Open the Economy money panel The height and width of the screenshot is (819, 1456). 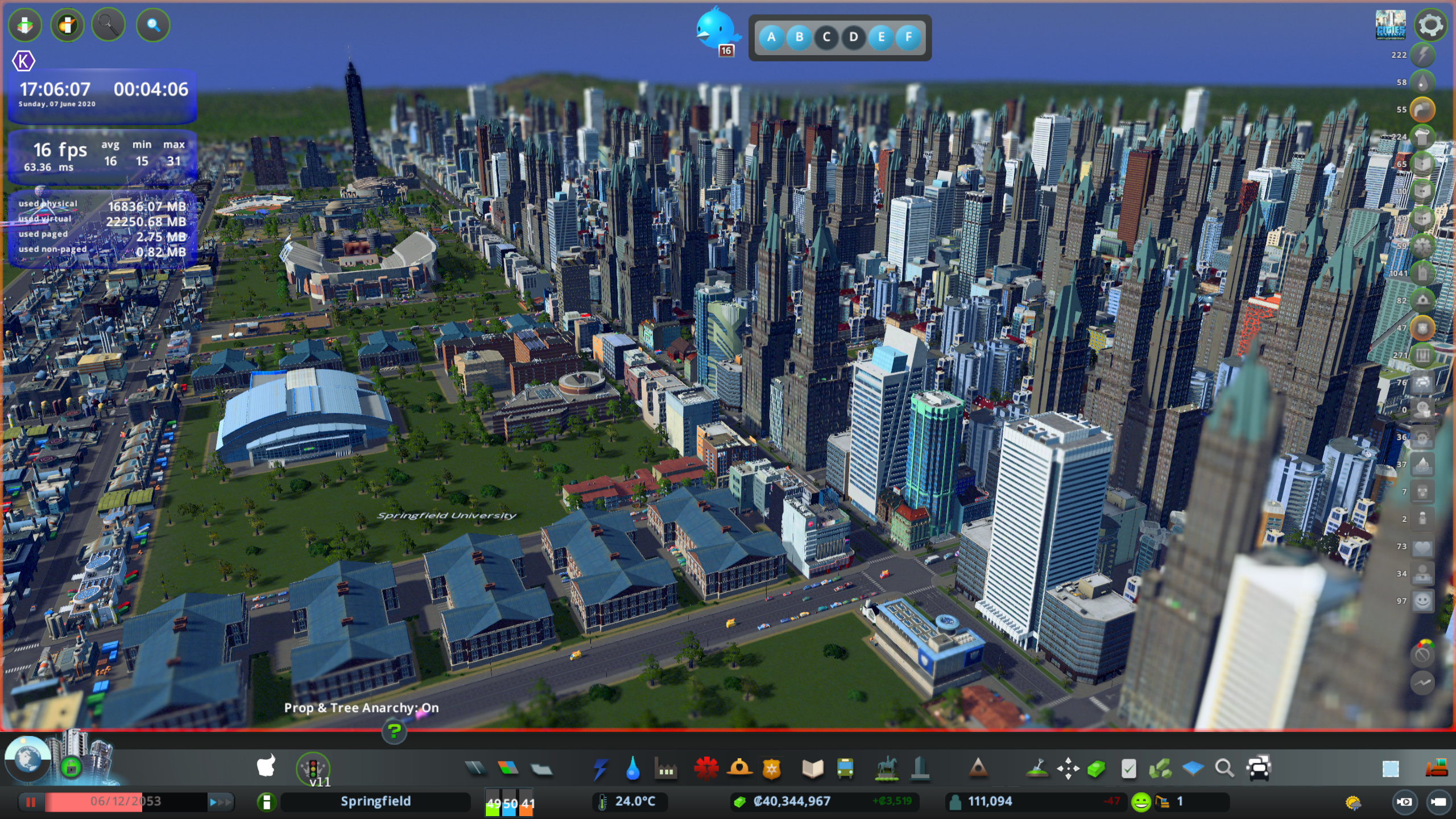(792, 801)
